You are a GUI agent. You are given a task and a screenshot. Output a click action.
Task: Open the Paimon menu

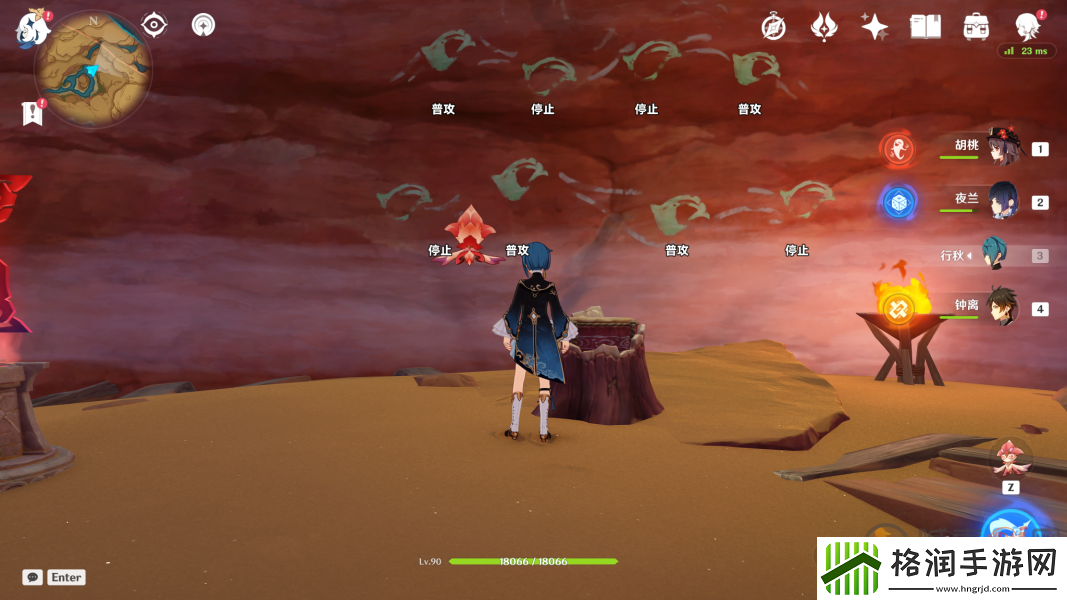pyautogui.click(x=32, y=29)
